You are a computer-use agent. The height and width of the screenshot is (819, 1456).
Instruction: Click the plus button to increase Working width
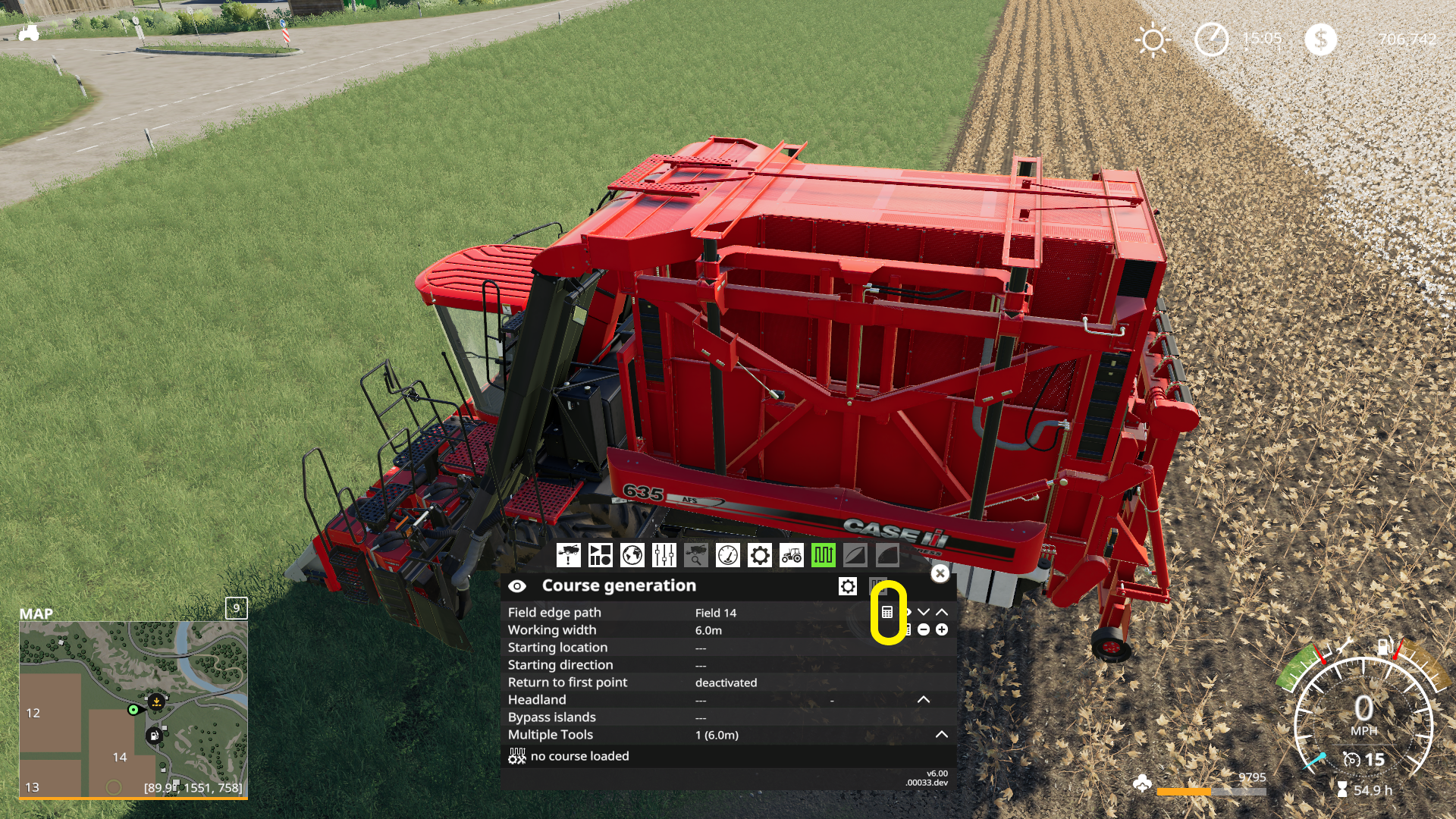click(941, 630)
